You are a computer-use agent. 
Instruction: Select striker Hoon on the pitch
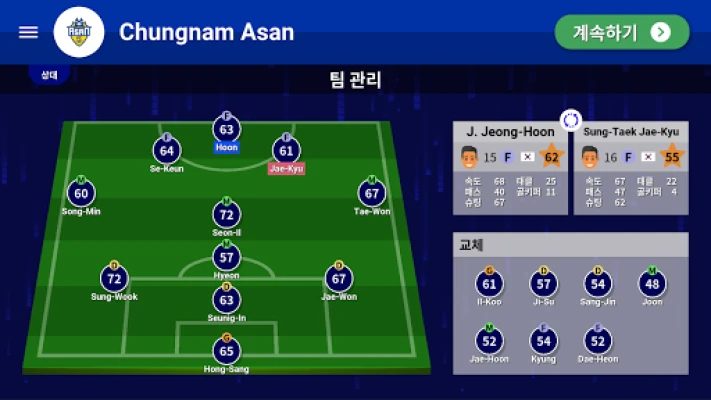coord(227,130)
